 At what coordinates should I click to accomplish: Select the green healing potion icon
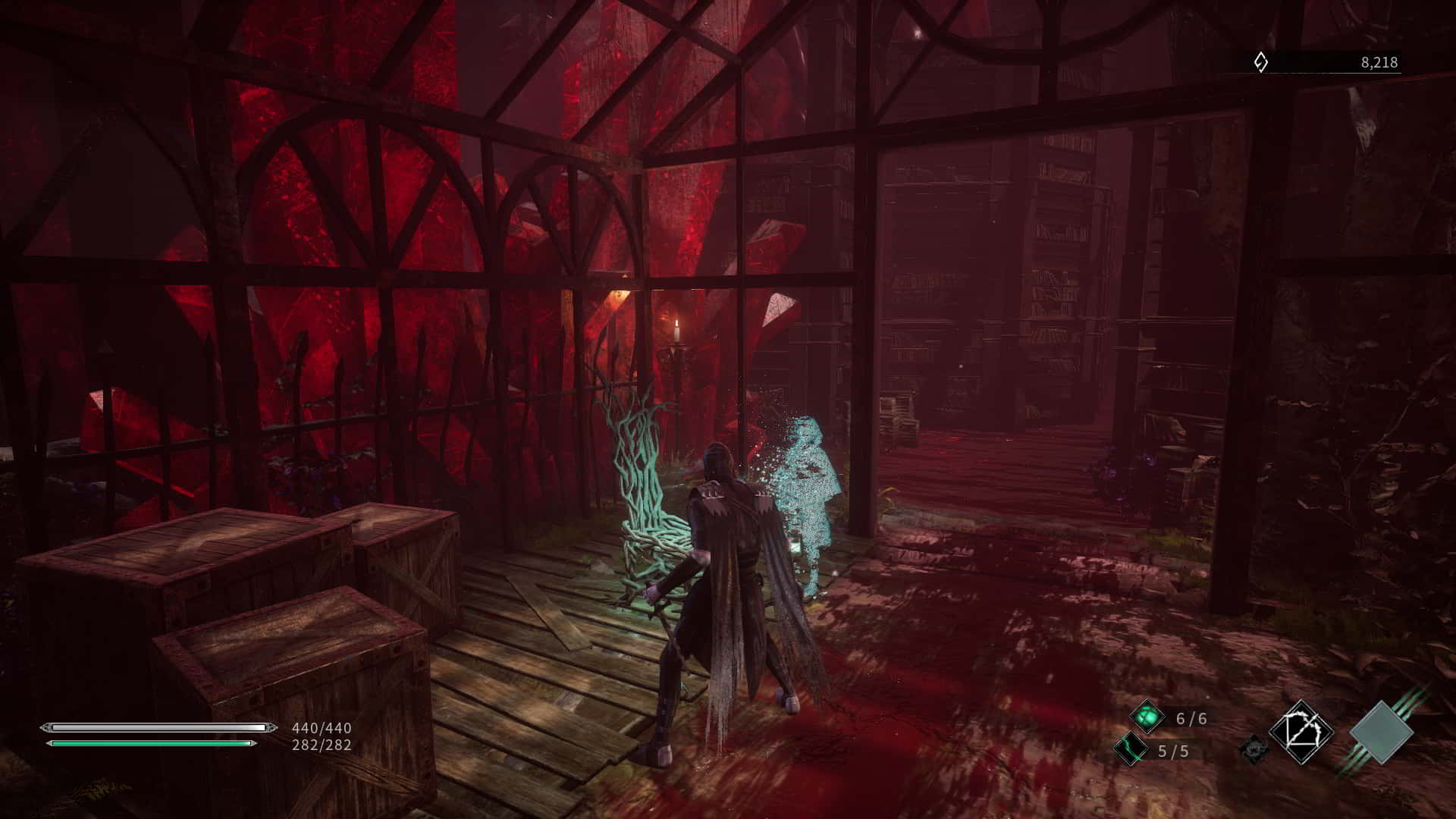pyautogui.click(x=1147, y=717)
